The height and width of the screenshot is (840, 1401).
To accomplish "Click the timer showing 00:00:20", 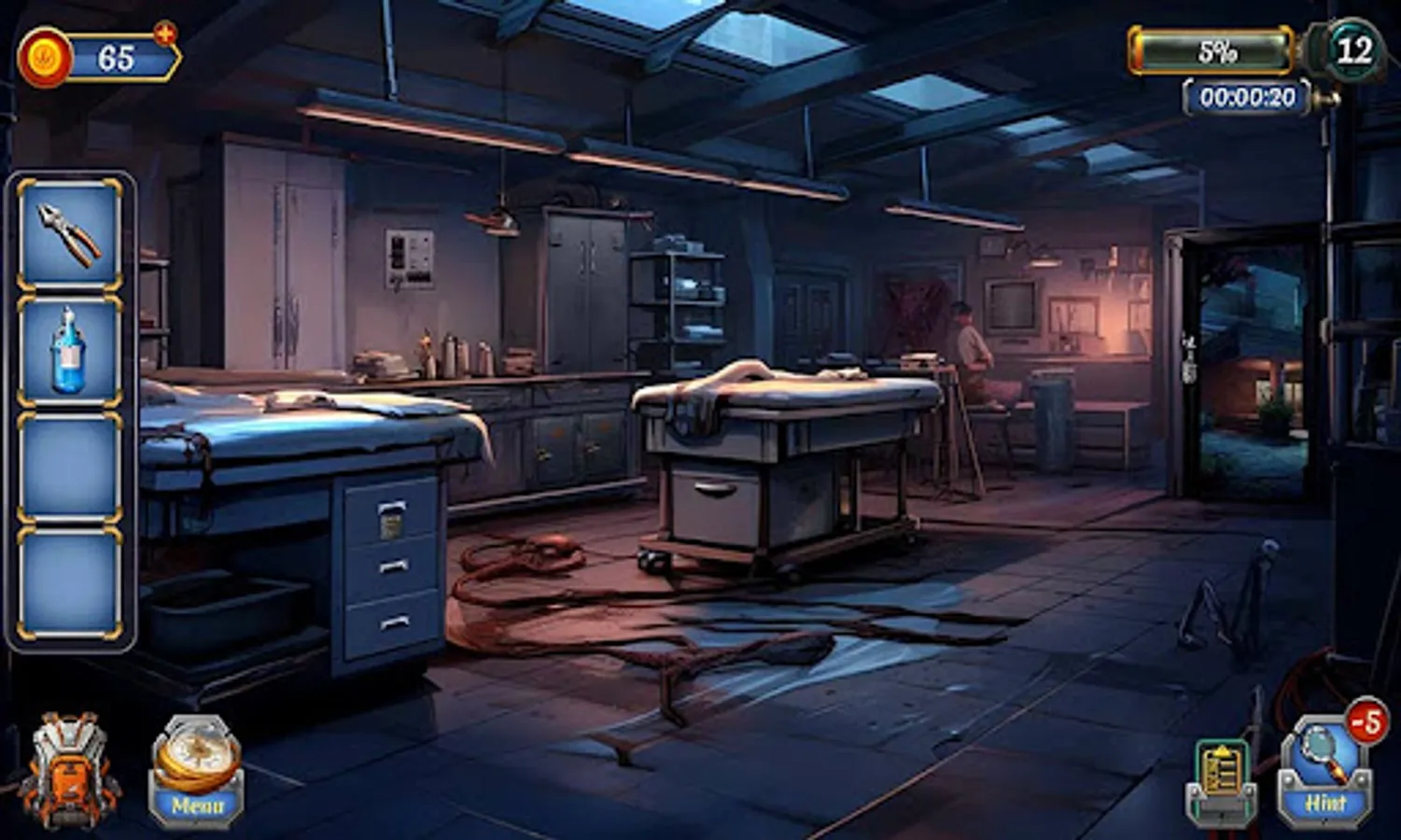I will point(1248,96).
